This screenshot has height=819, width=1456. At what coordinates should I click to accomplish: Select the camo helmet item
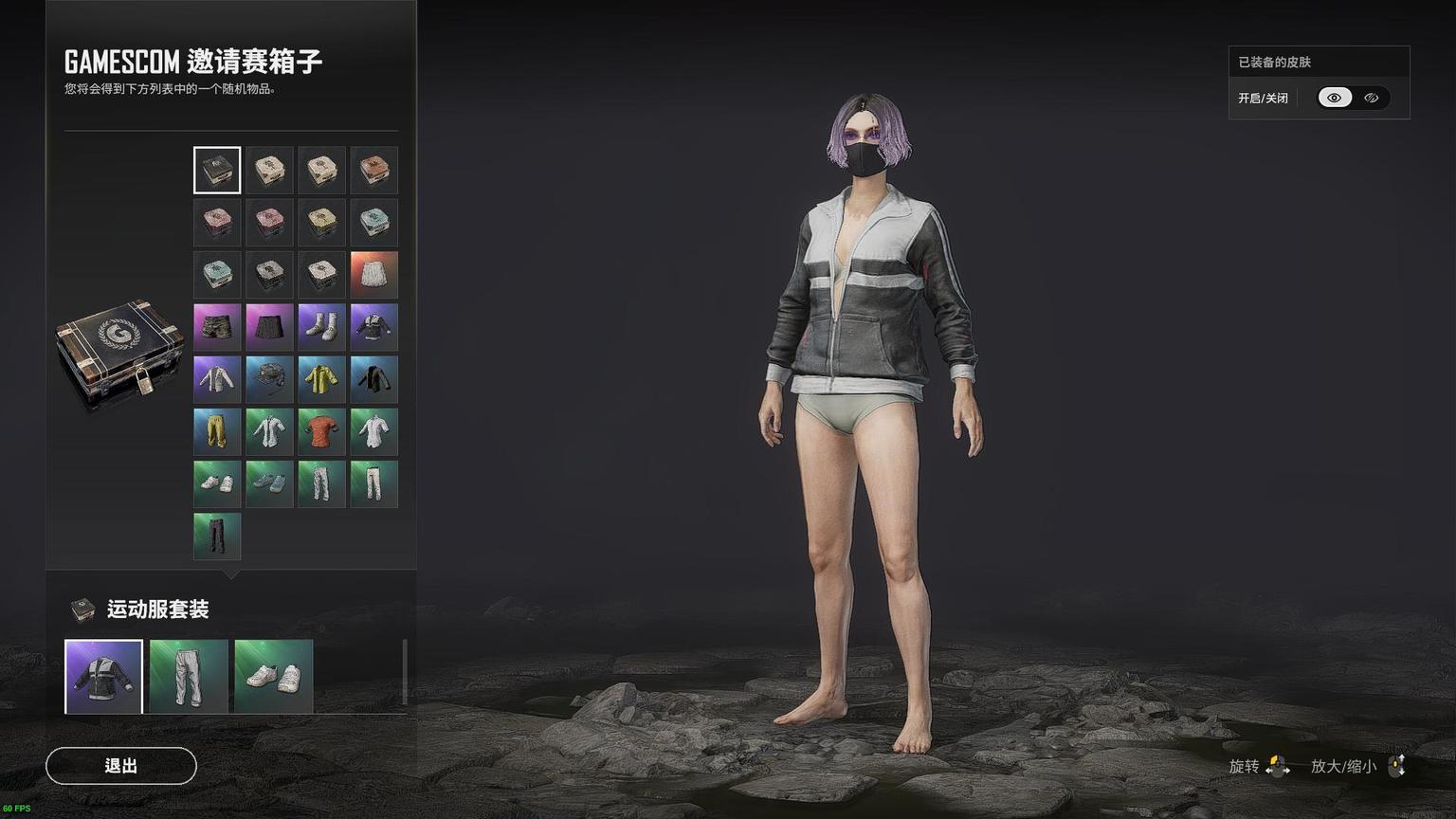point(269,379)
